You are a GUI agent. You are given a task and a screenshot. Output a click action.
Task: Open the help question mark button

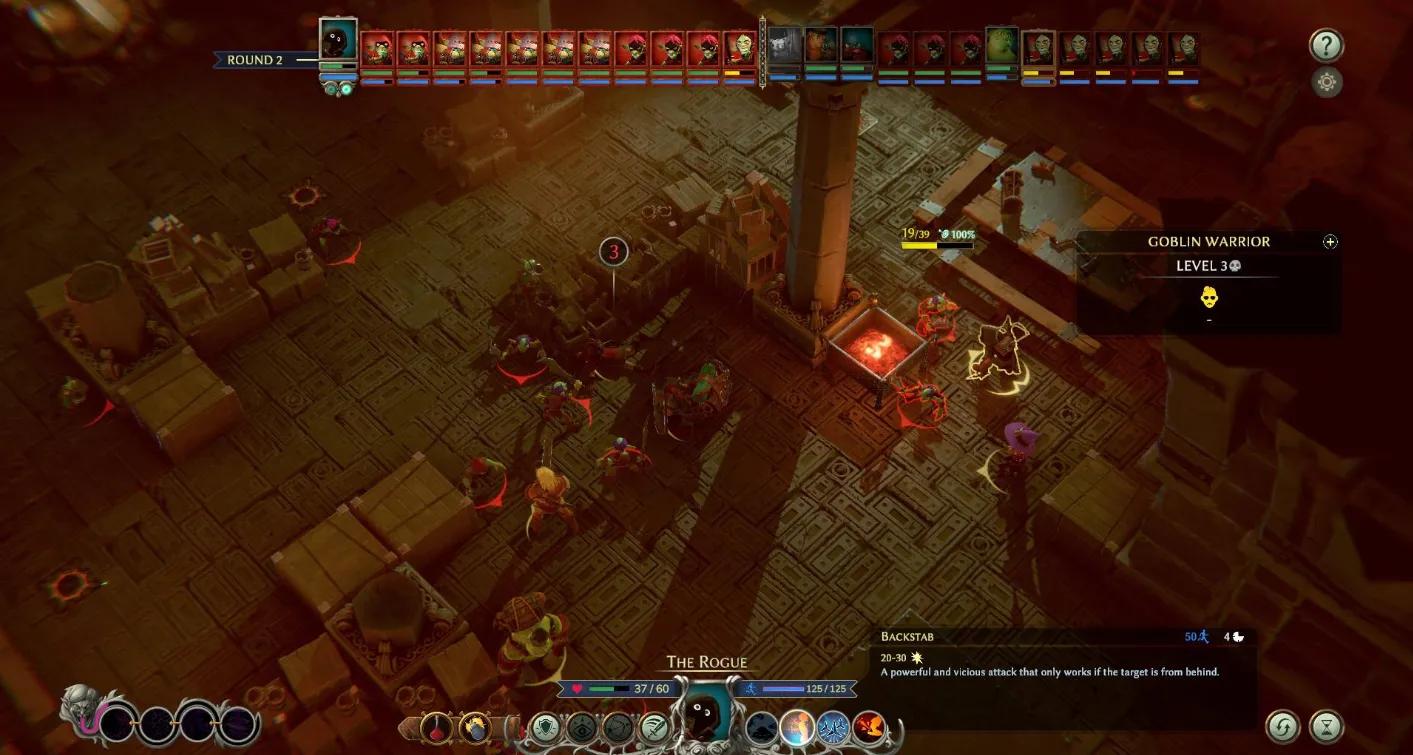tap(1327, 47)
